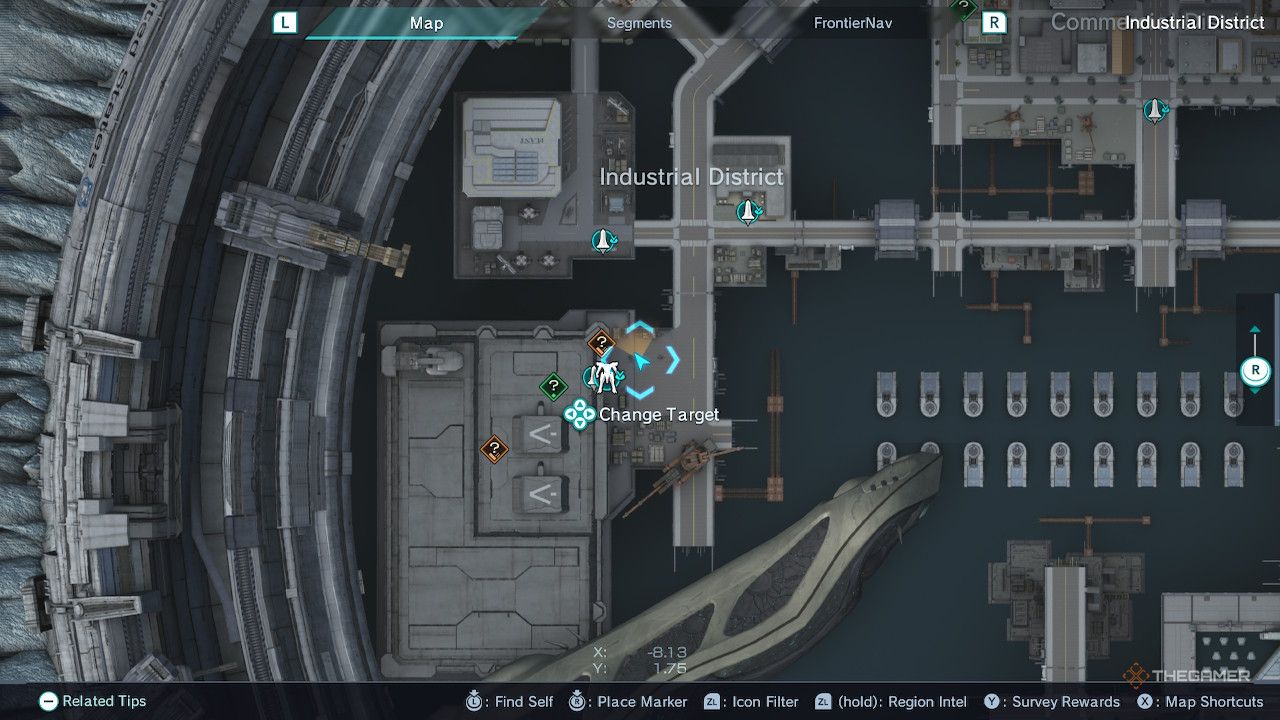Switch to the Segments tab
Screen dimensions: 1280x720
(640, 22)
